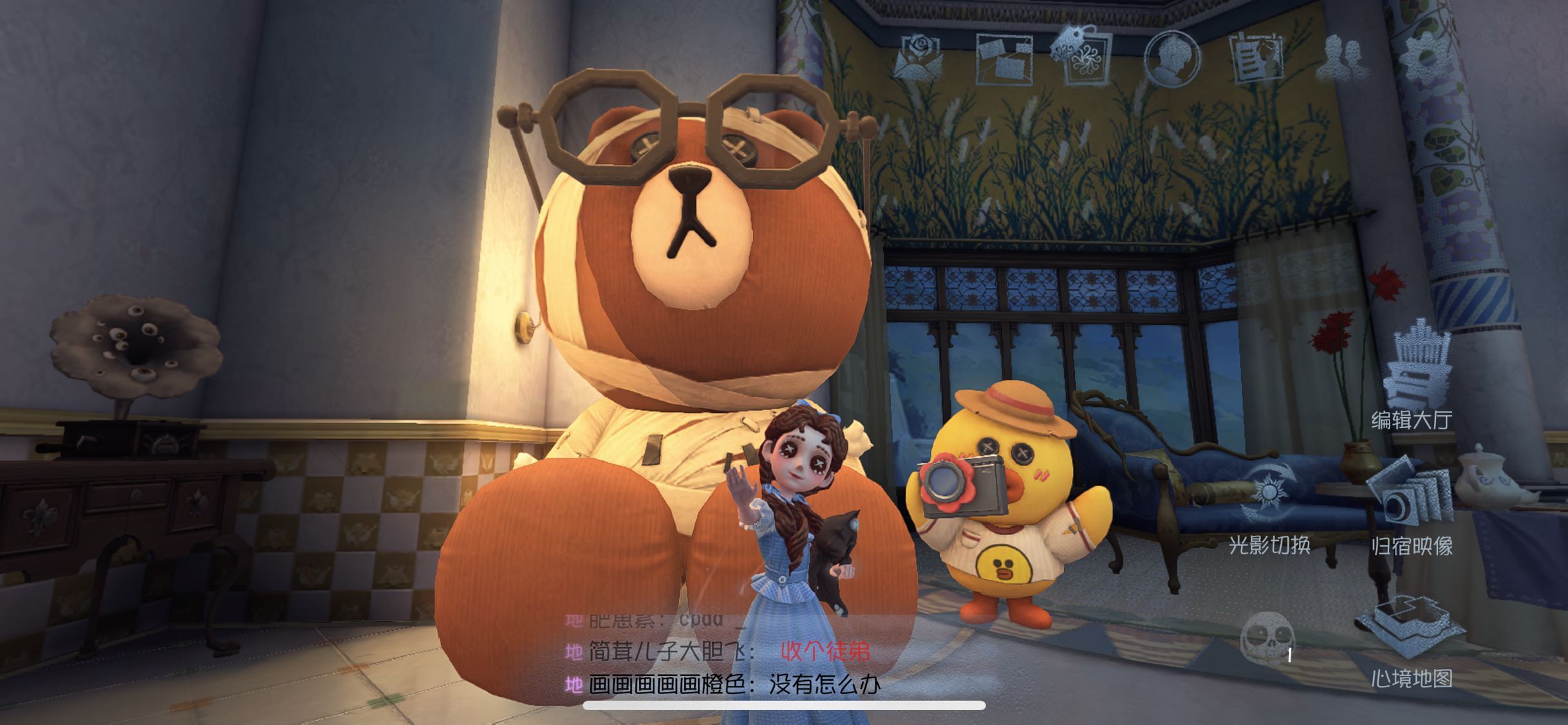Image resolution: width=1568 pixels, height=725 pixels.
Task: Tap the skull mask icon
Action: click(x=1266, y=637)
